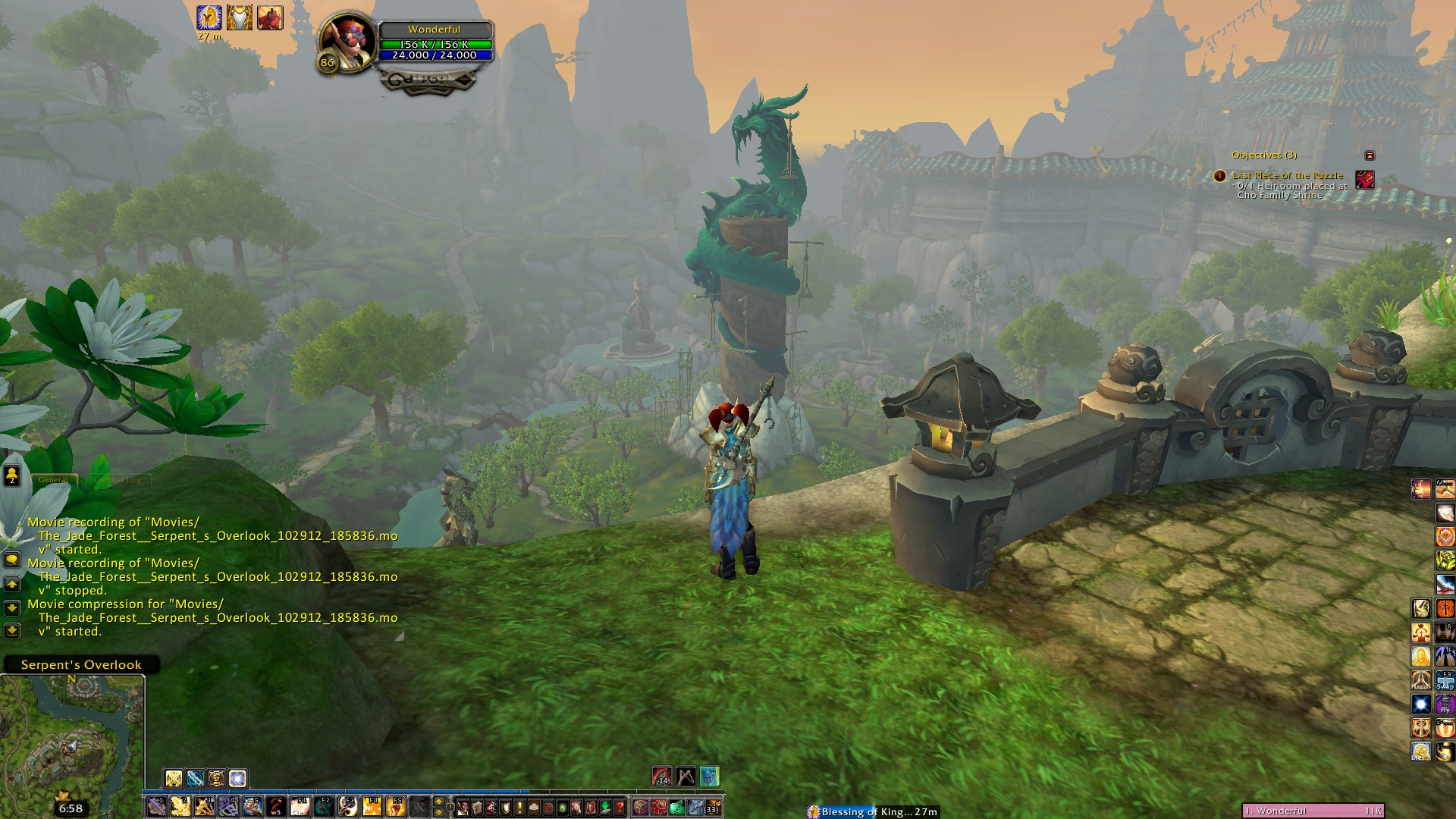The image size is (1456, 819).
Task: Page the action bar up
Action: click(x=438, y=801)
